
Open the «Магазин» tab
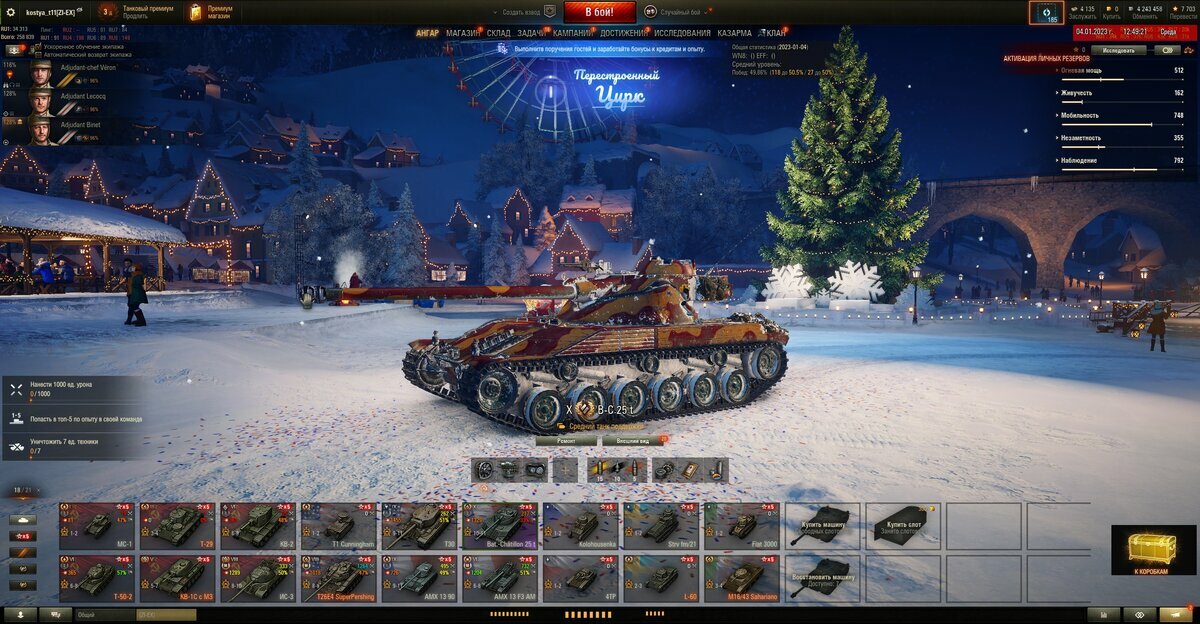pos(462,33)
